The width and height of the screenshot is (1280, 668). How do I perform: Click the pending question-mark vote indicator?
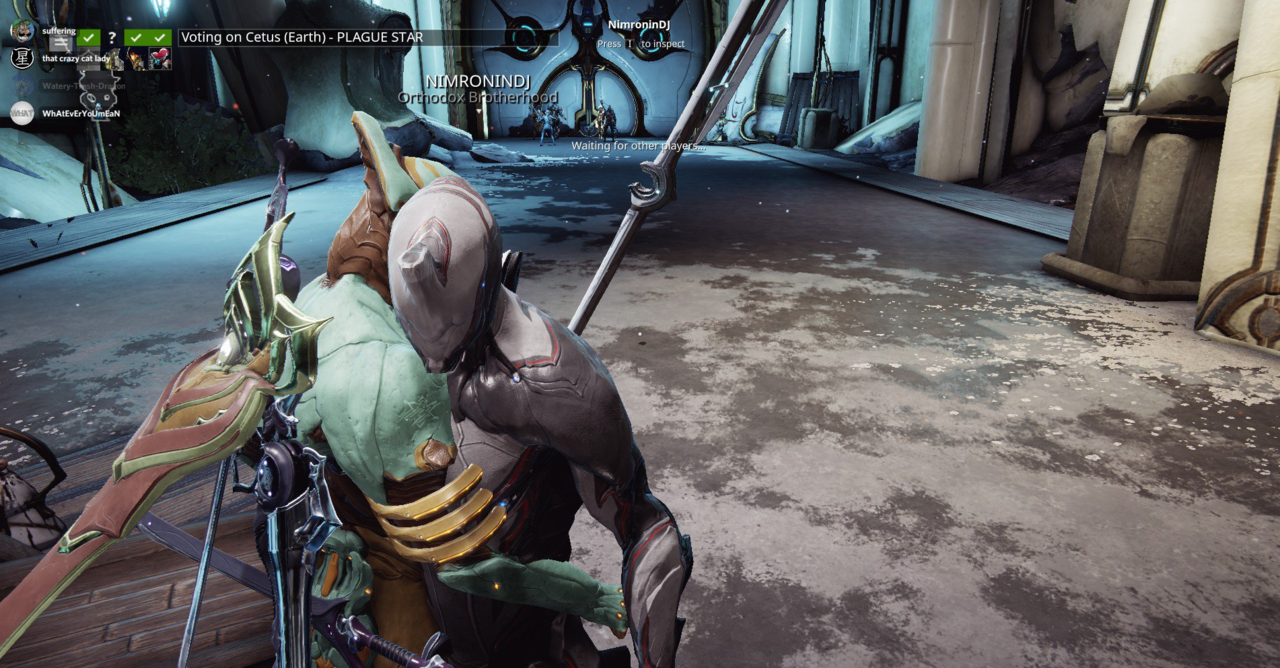tap(112, 38)
